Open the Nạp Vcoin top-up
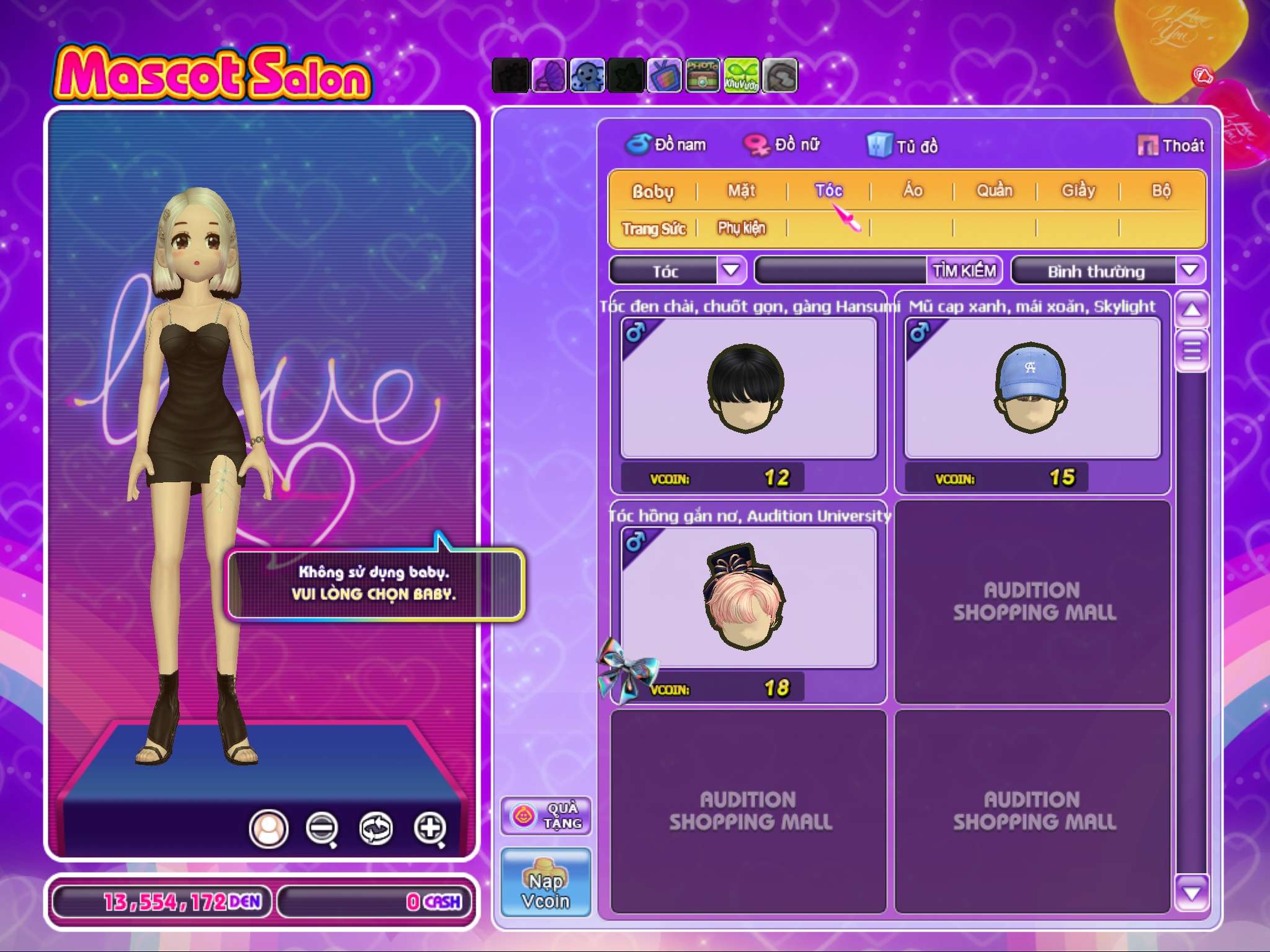1270x952 pixels. [546, 883]
